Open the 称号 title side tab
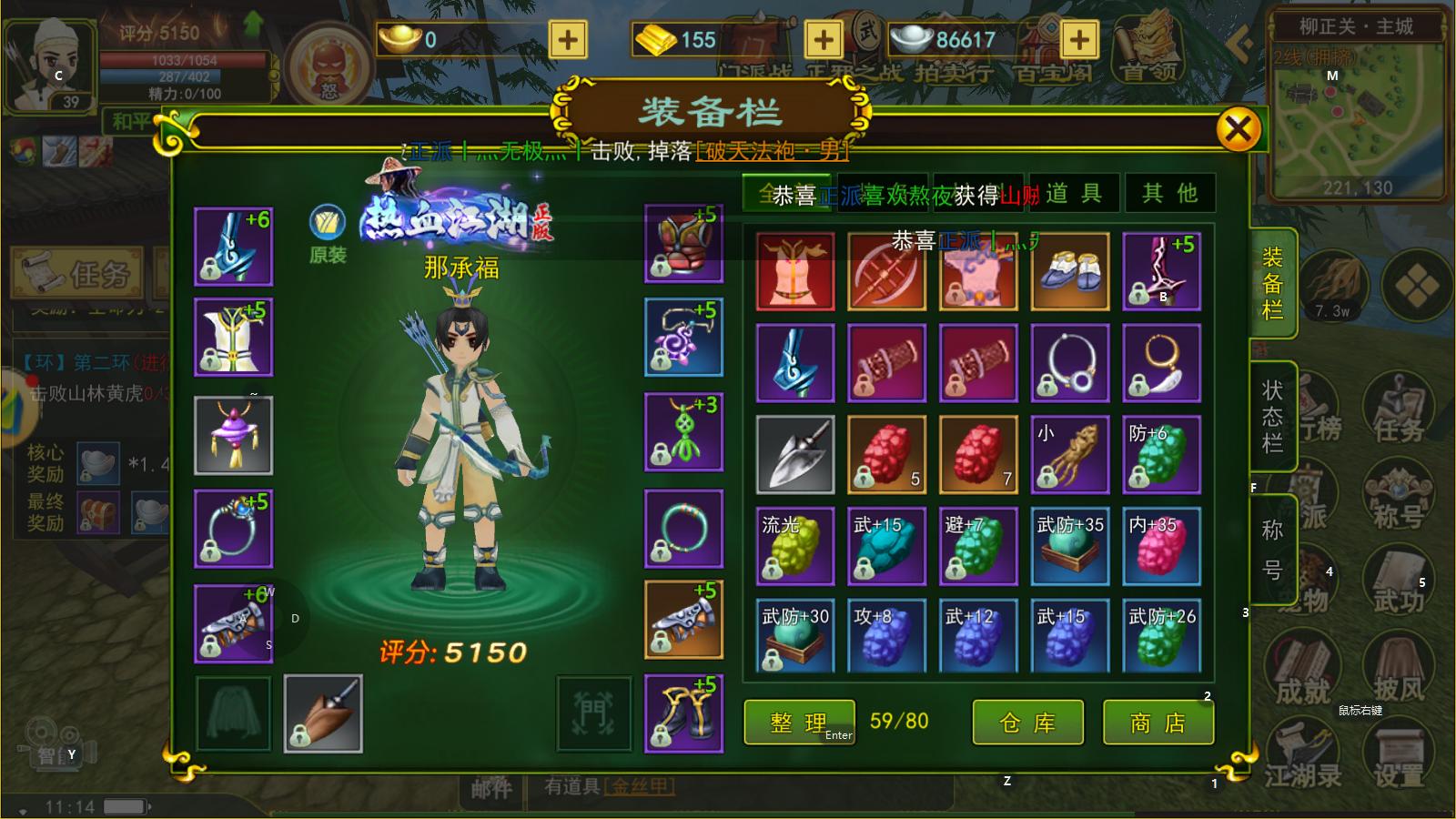The height and width of the screenshot is (819, 1456). (1272, 550)
